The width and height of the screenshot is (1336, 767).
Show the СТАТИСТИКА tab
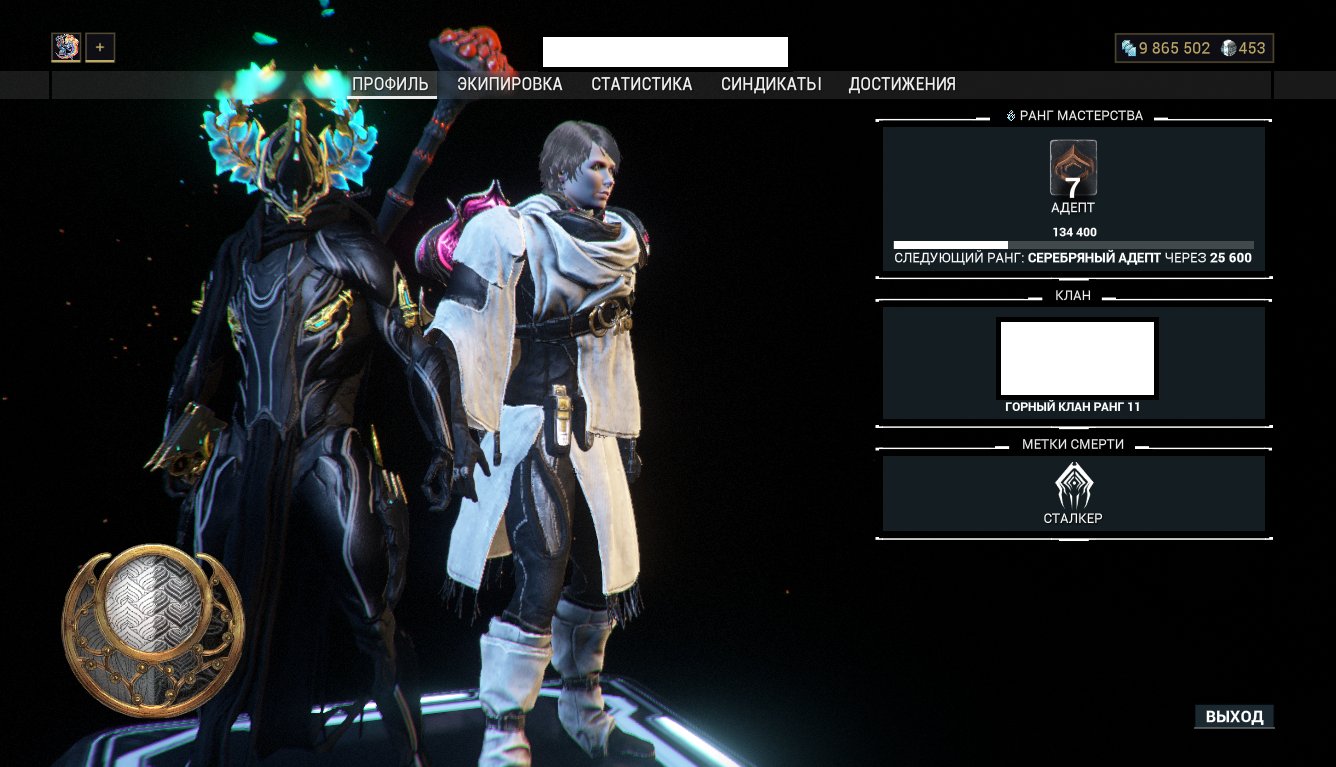pyautogui.click(x=641, y=85)
